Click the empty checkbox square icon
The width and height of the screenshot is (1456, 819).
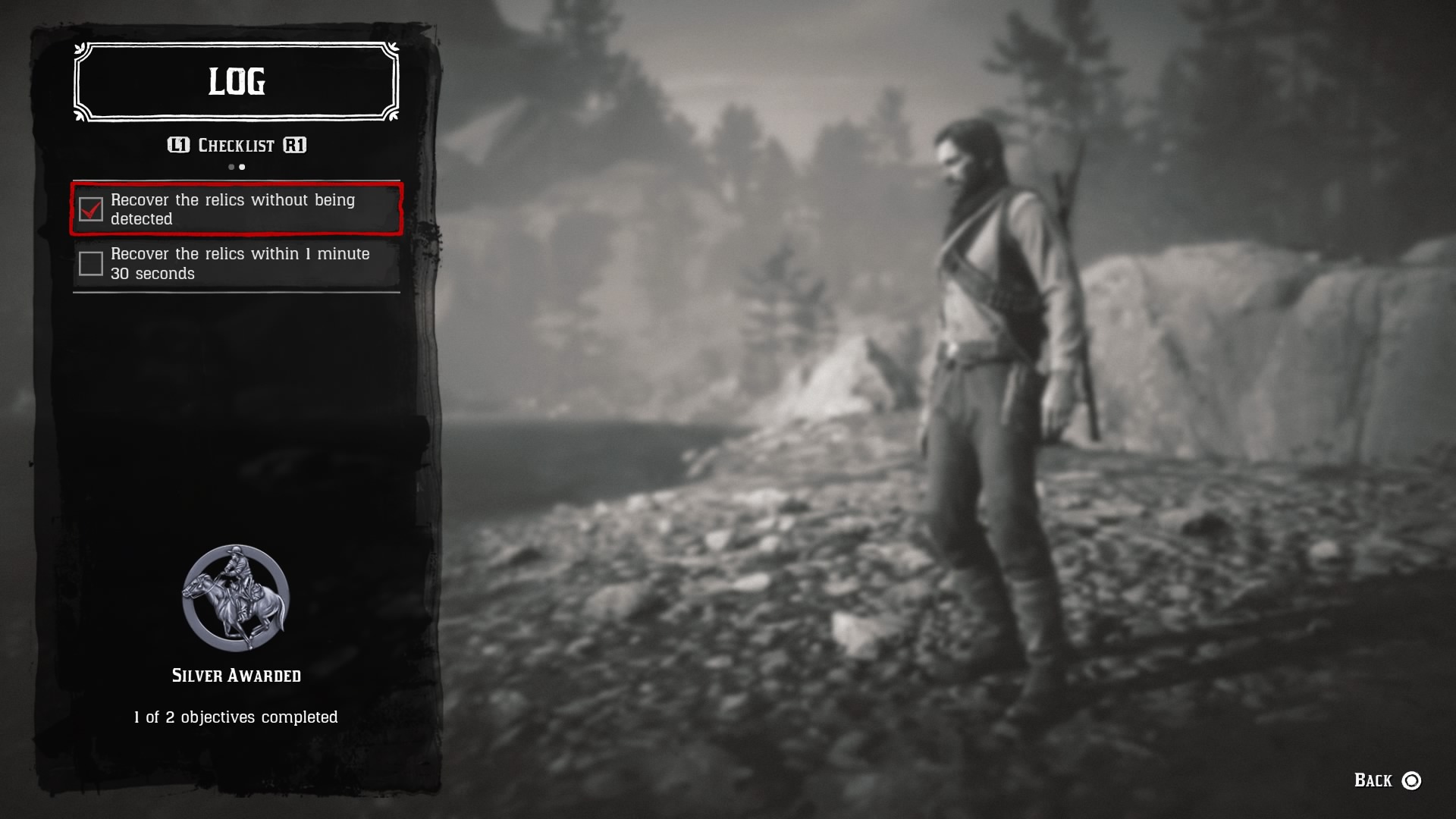point(92,263)
